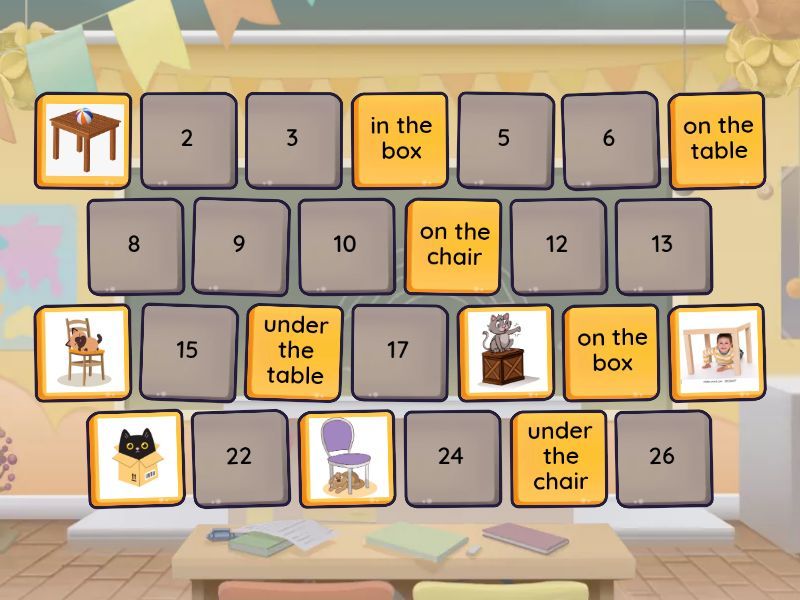The width and height of the screenshot is (800, 600).
Task: Flip tile number 17
Action: click(398, 351)
